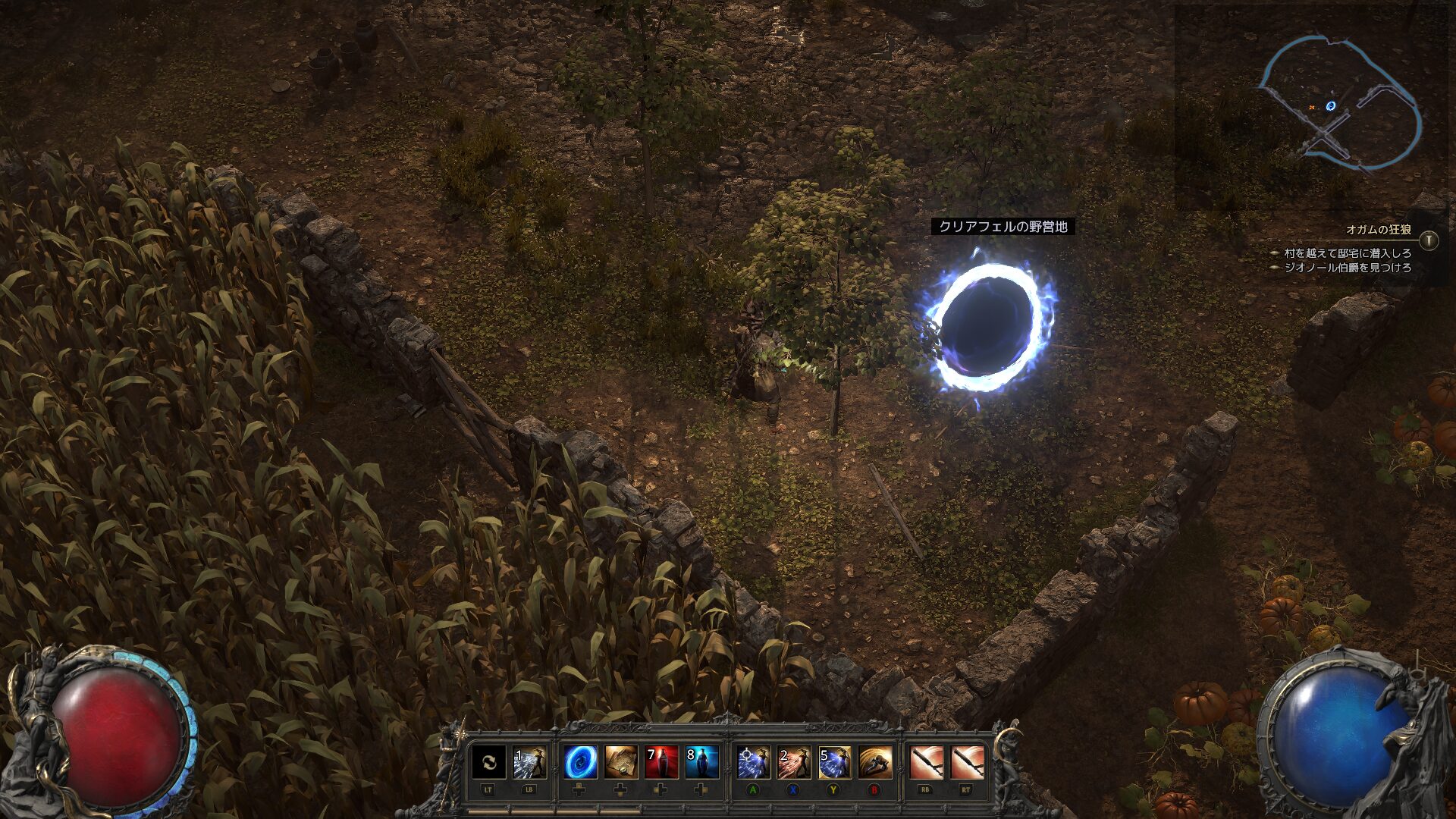Select the オガムの狂狼 quest title
The height and width of the screenshot is (819, 1456).
click(1379, 230)
